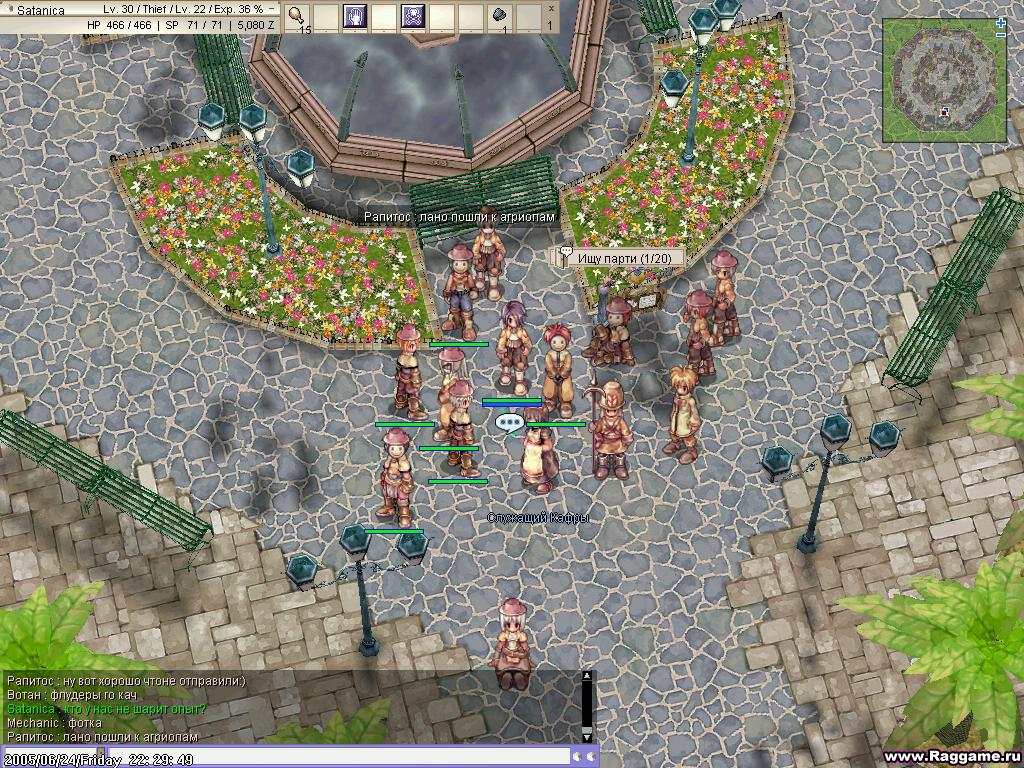The width and height of the screenshot is (1024, 768).
Task: Use the skull skill in the hotbar
Action: pyautogui.click(x=412, y=16)
